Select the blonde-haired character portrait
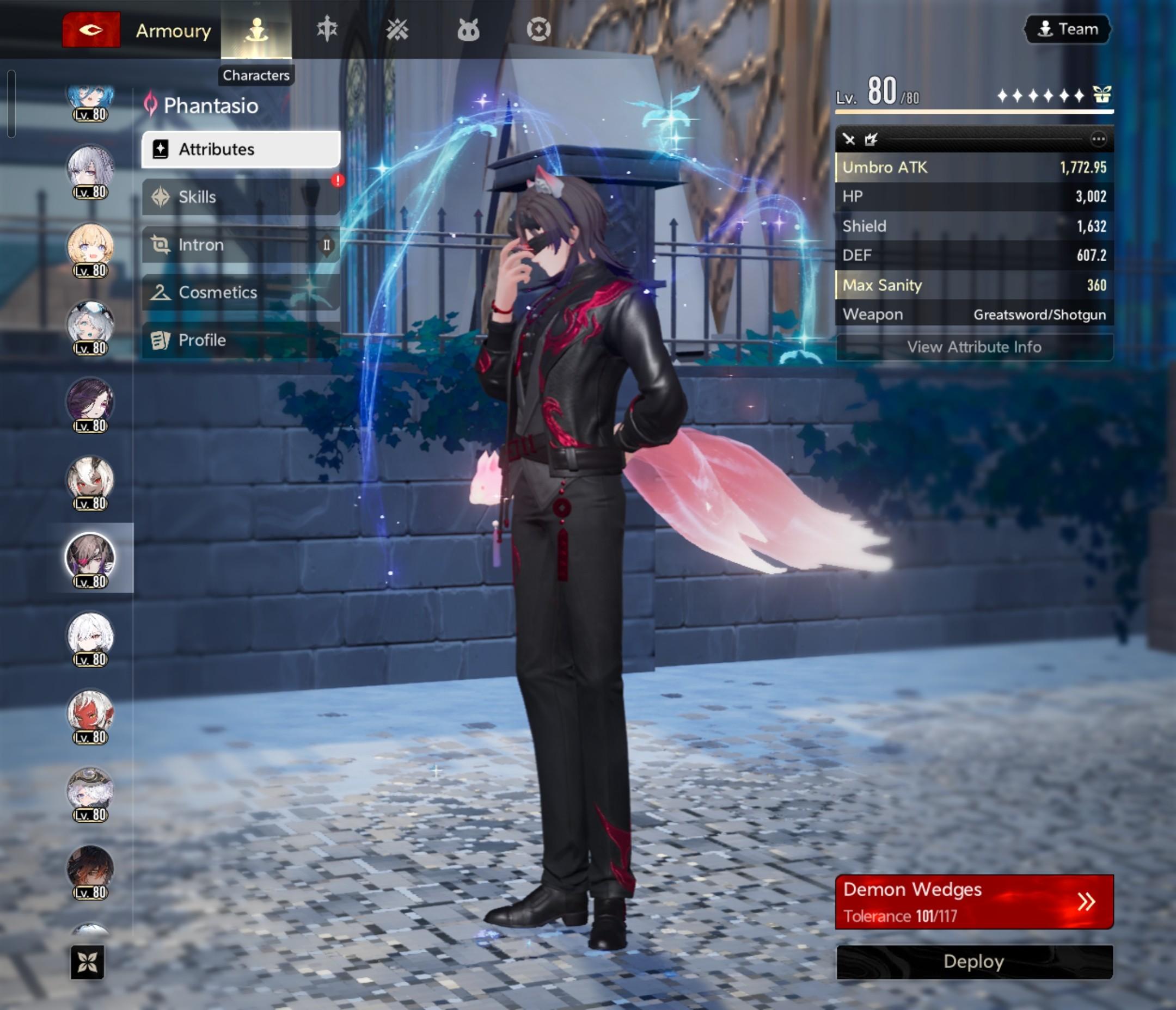Image resolution: width=1176 pixels, height=1010 pixels. 90,248
